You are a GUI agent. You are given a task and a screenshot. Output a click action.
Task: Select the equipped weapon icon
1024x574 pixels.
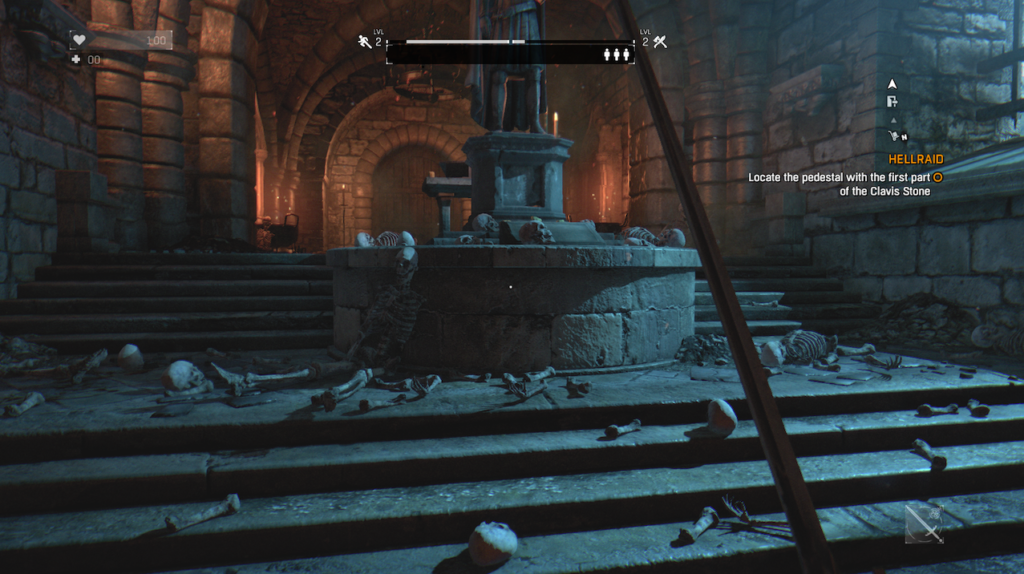[x=924, y=523]
